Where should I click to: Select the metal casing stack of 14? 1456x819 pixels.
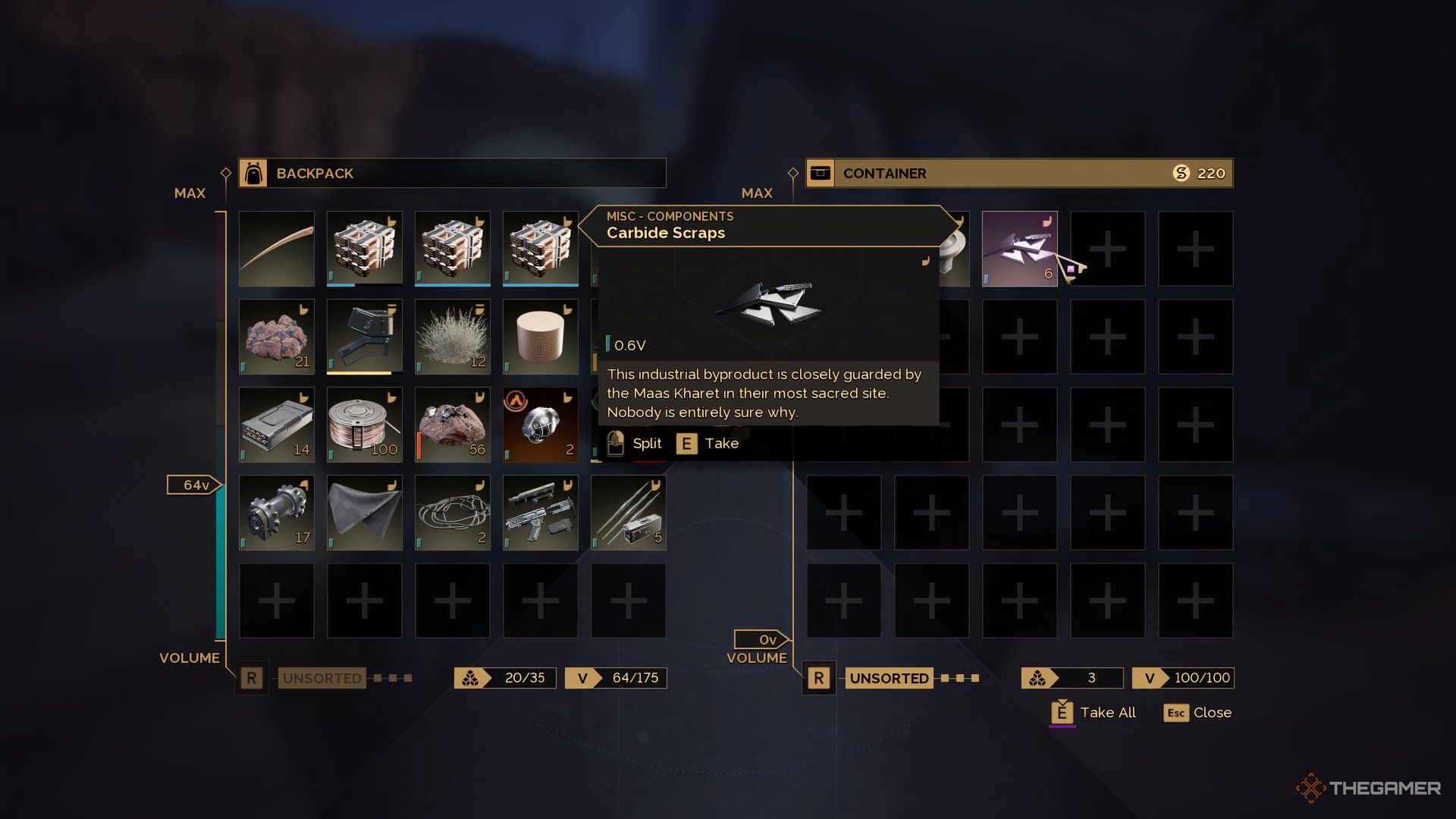pyautogui.click(x=277, y=425)
